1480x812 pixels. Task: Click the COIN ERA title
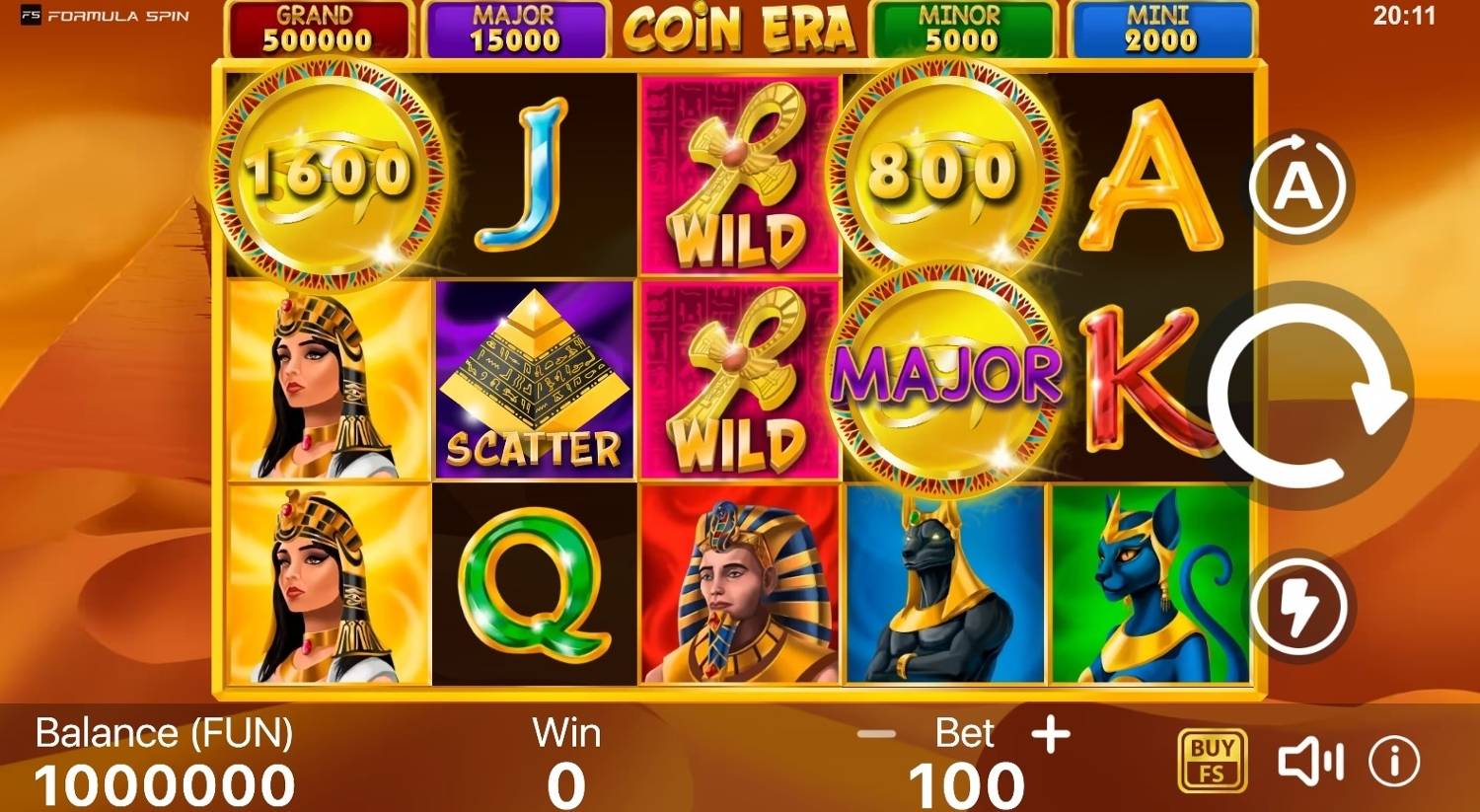tap(742, 28)
